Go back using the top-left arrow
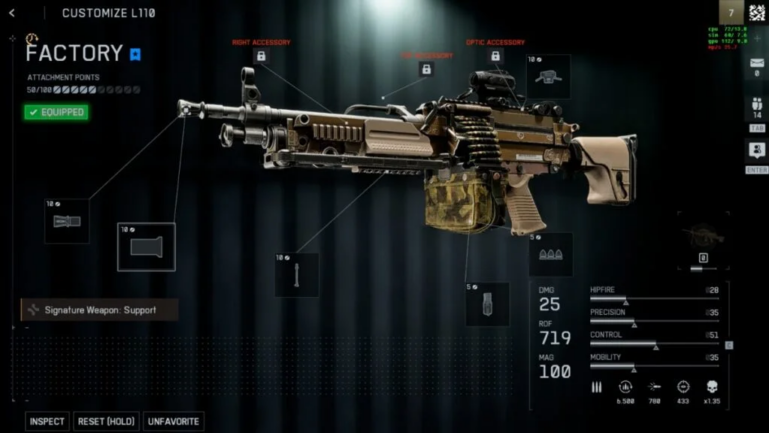The width and height of the screenshot is (769, 433). click(12, 13)
